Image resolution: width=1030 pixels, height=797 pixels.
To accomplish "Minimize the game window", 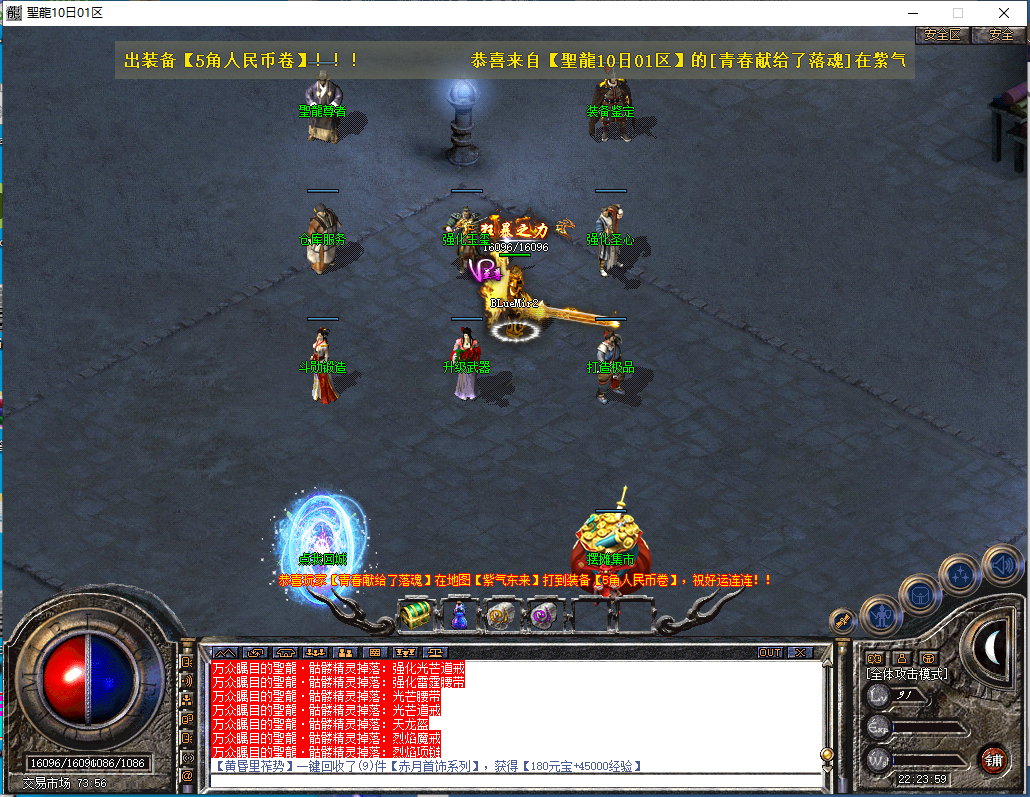I will tap(911, 13).
